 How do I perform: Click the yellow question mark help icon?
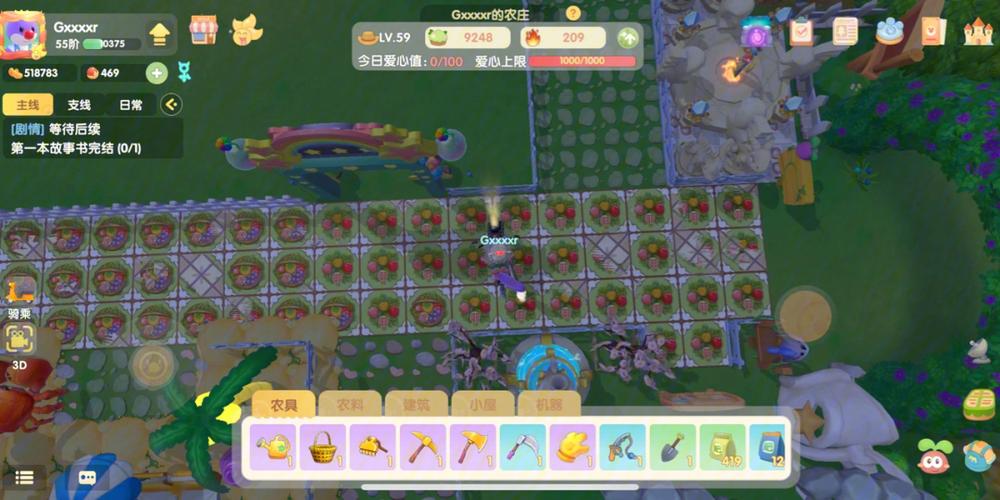pos(573,14)
